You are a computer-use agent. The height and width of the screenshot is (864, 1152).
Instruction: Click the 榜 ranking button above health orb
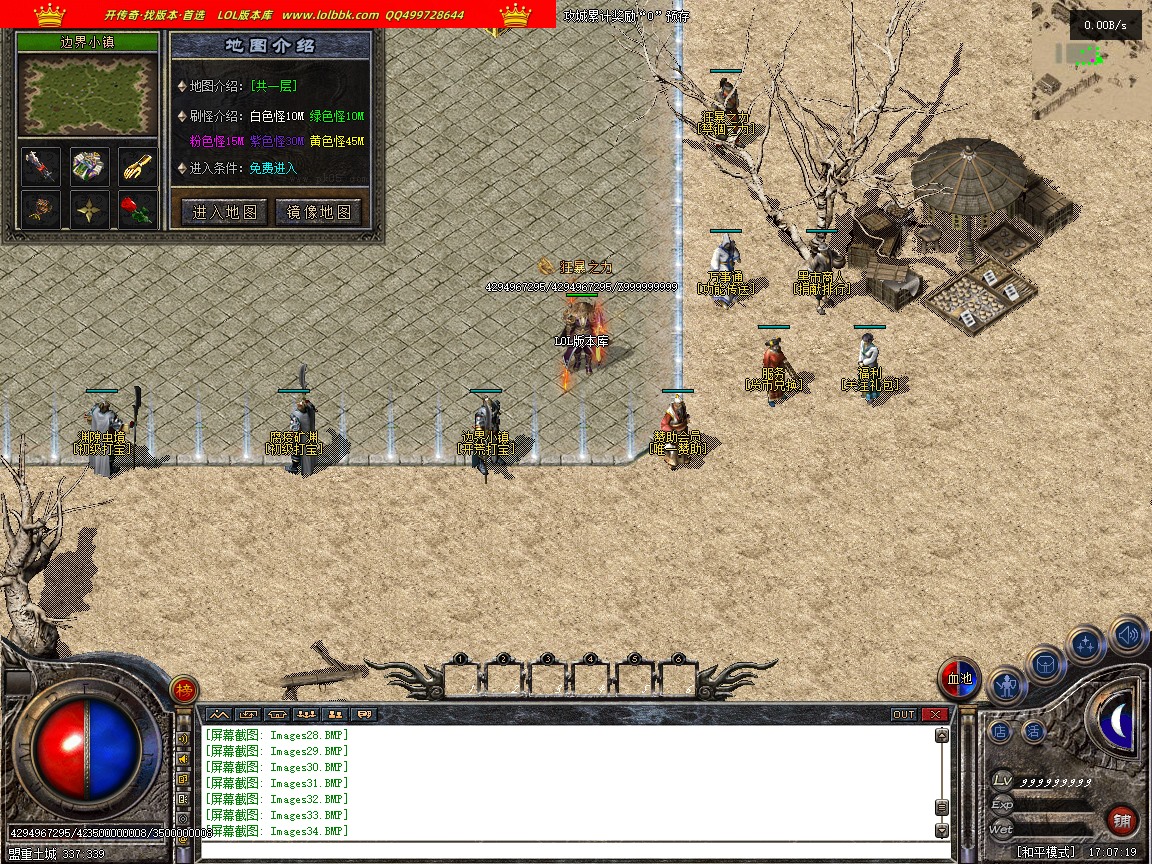pyautogui.click(x=184, y=689)
